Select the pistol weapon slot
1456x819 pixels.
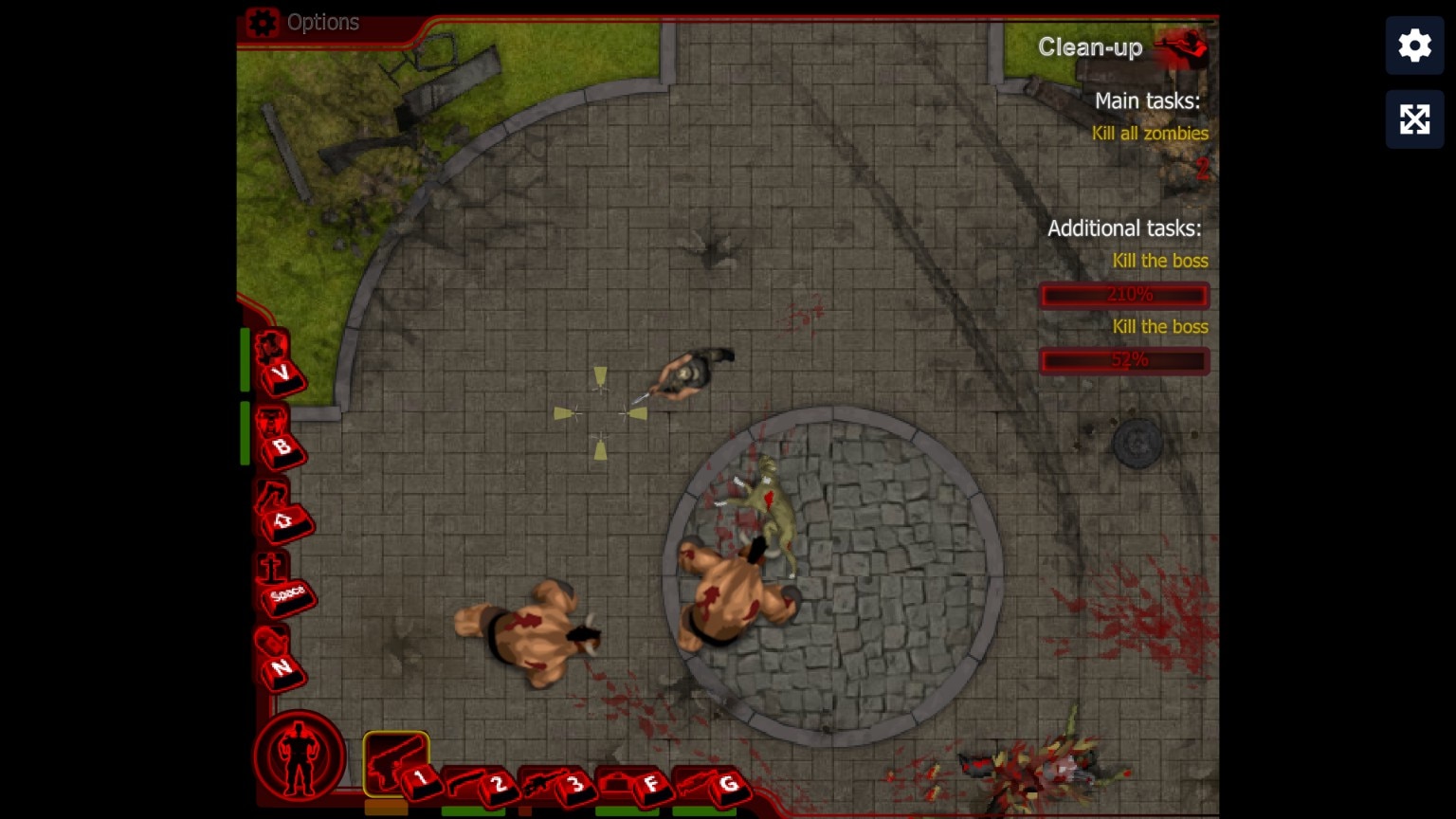tap(395, 762)
